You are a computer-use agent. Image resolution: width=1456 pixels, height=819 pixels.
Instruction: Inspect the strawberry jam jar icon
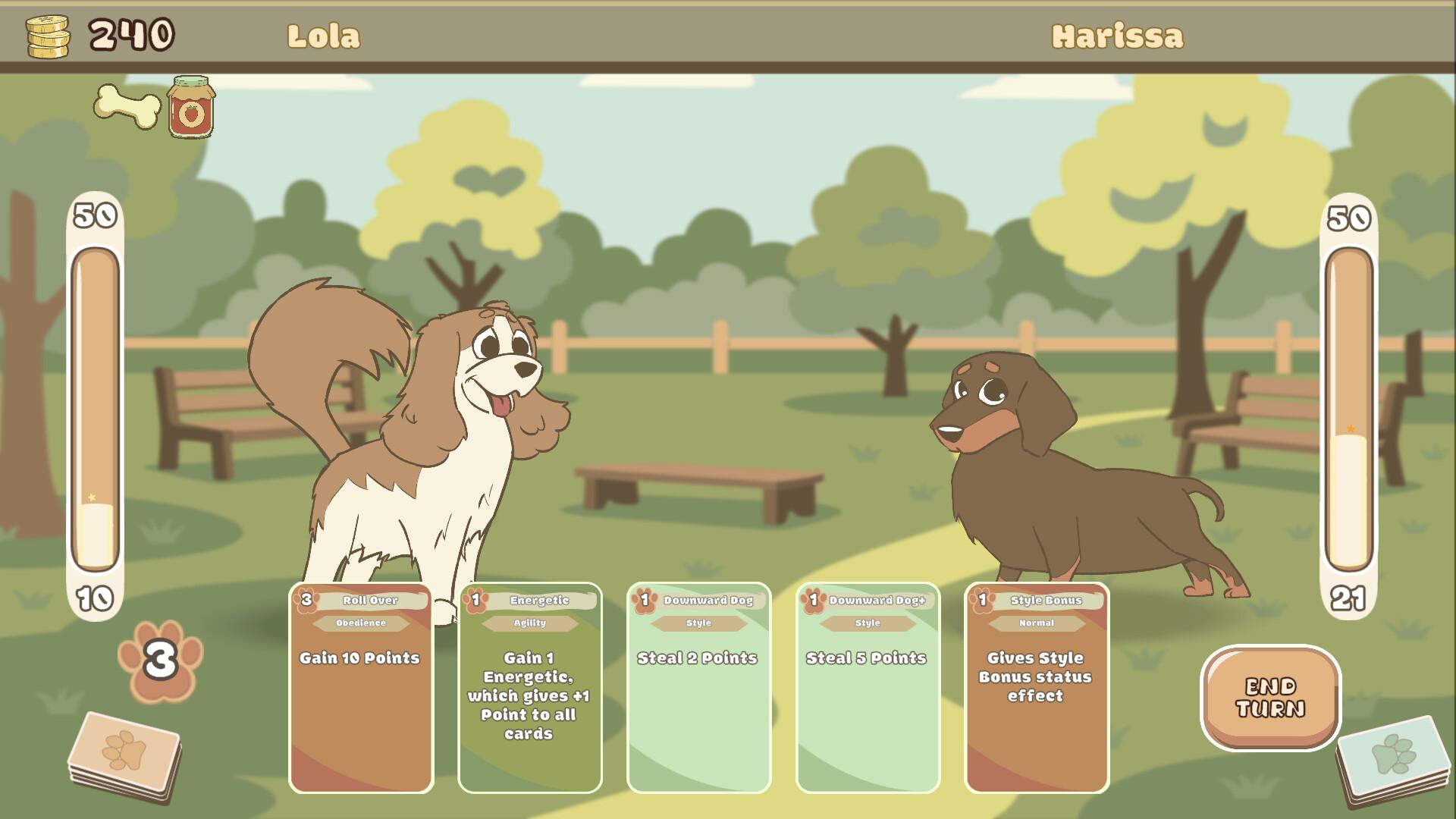(191, 107)
